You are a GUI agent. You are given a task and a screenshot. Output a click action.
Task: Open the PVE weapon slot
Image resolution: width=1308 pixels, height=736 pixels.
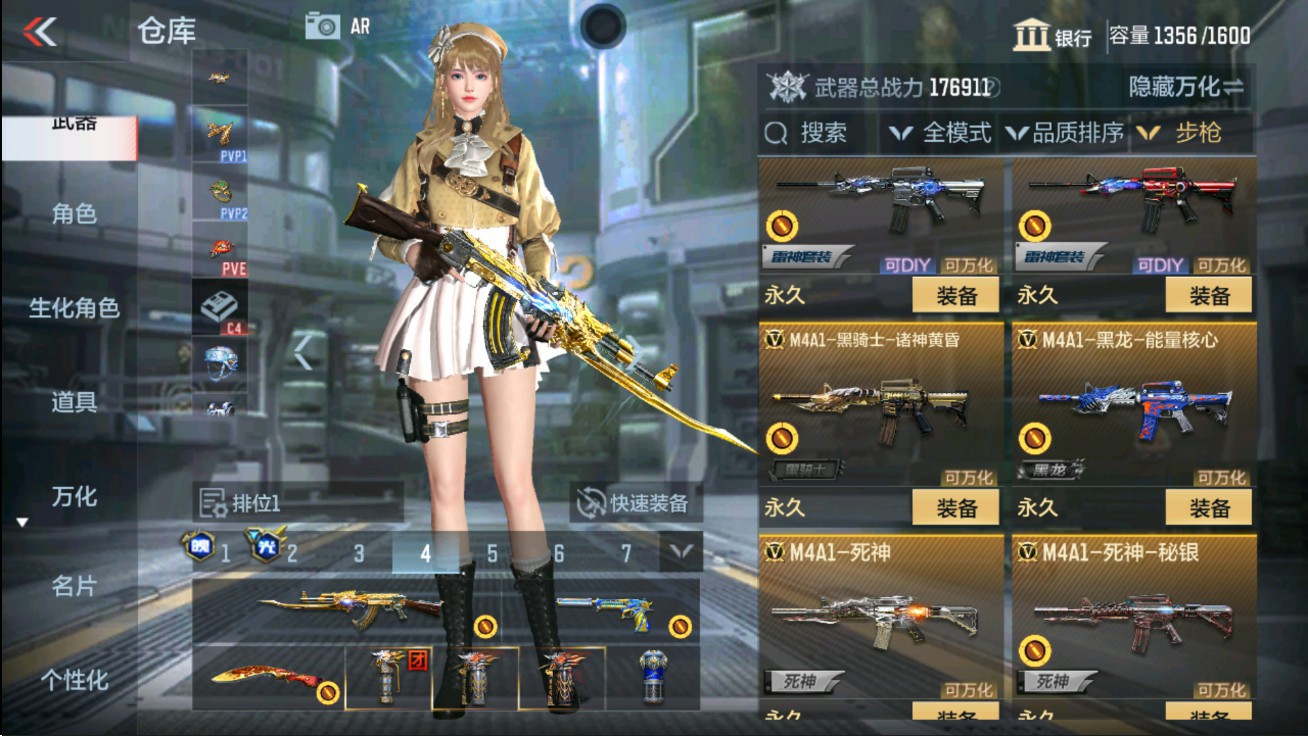point(220,246)
